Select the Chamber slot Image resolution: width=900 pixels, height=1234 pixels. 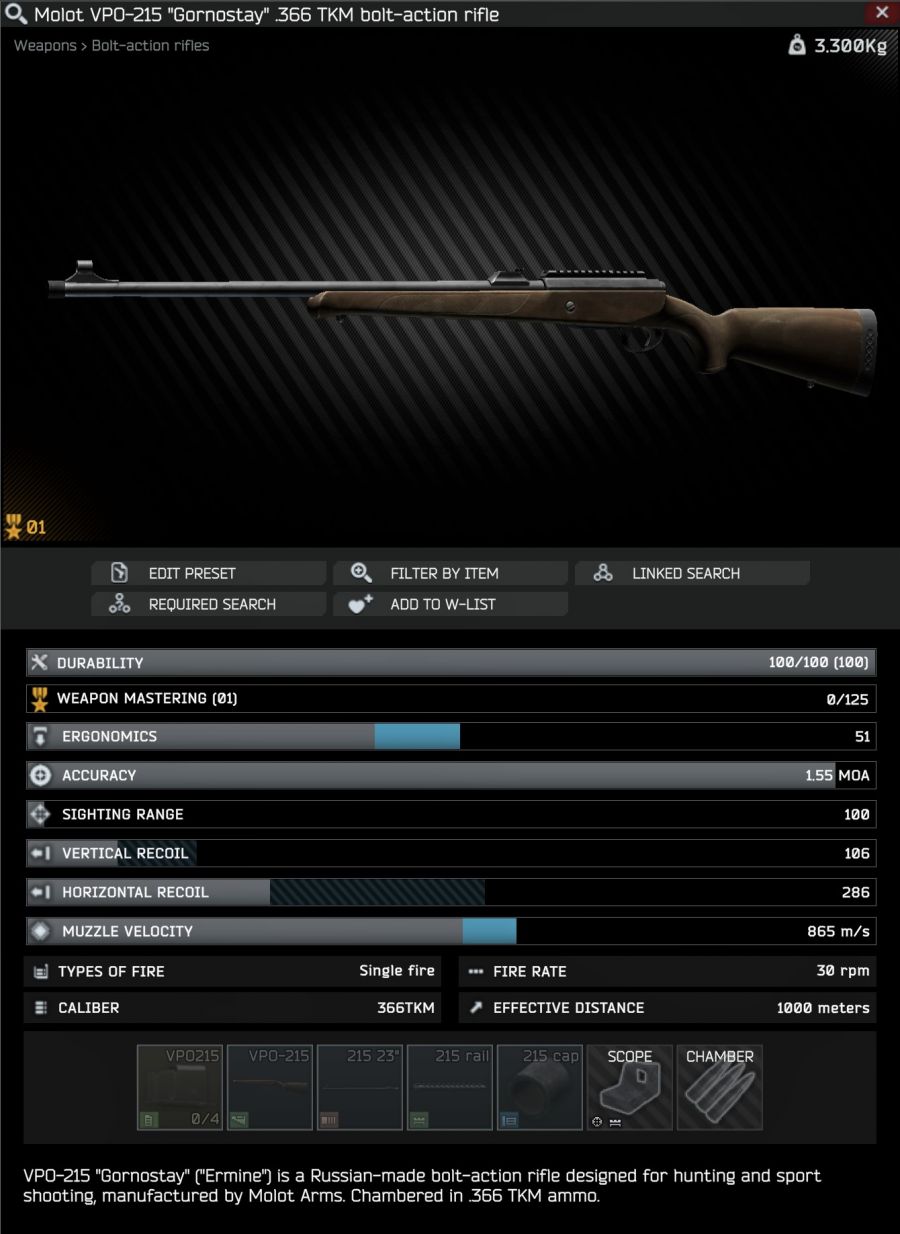720,1087
